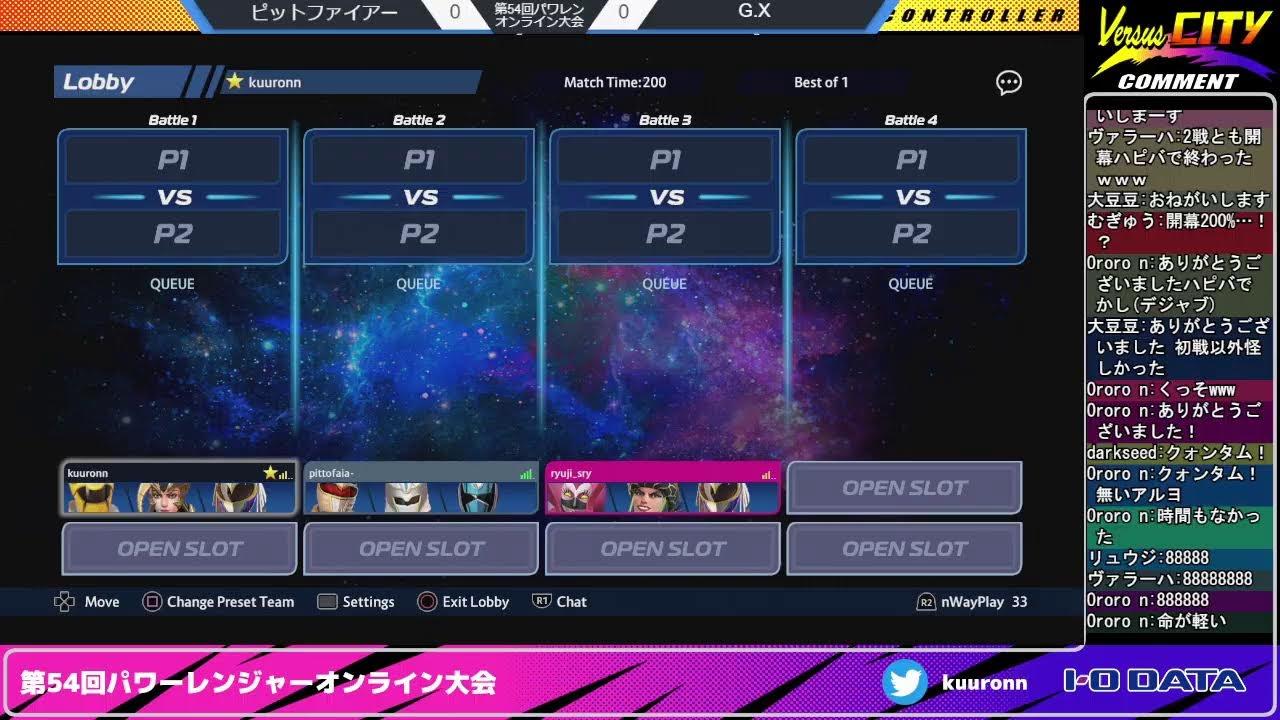This screenshot has width=1280, height=720.
Task: Choose Change Preset Team
Action: [x=219, y=602]
